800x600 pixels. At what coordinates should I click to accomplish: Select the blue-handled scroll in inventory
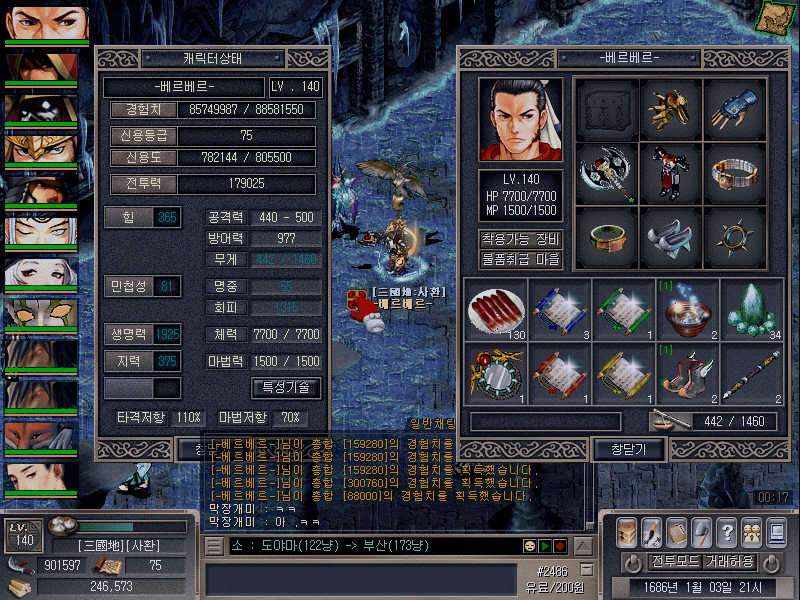click(558, 309)
